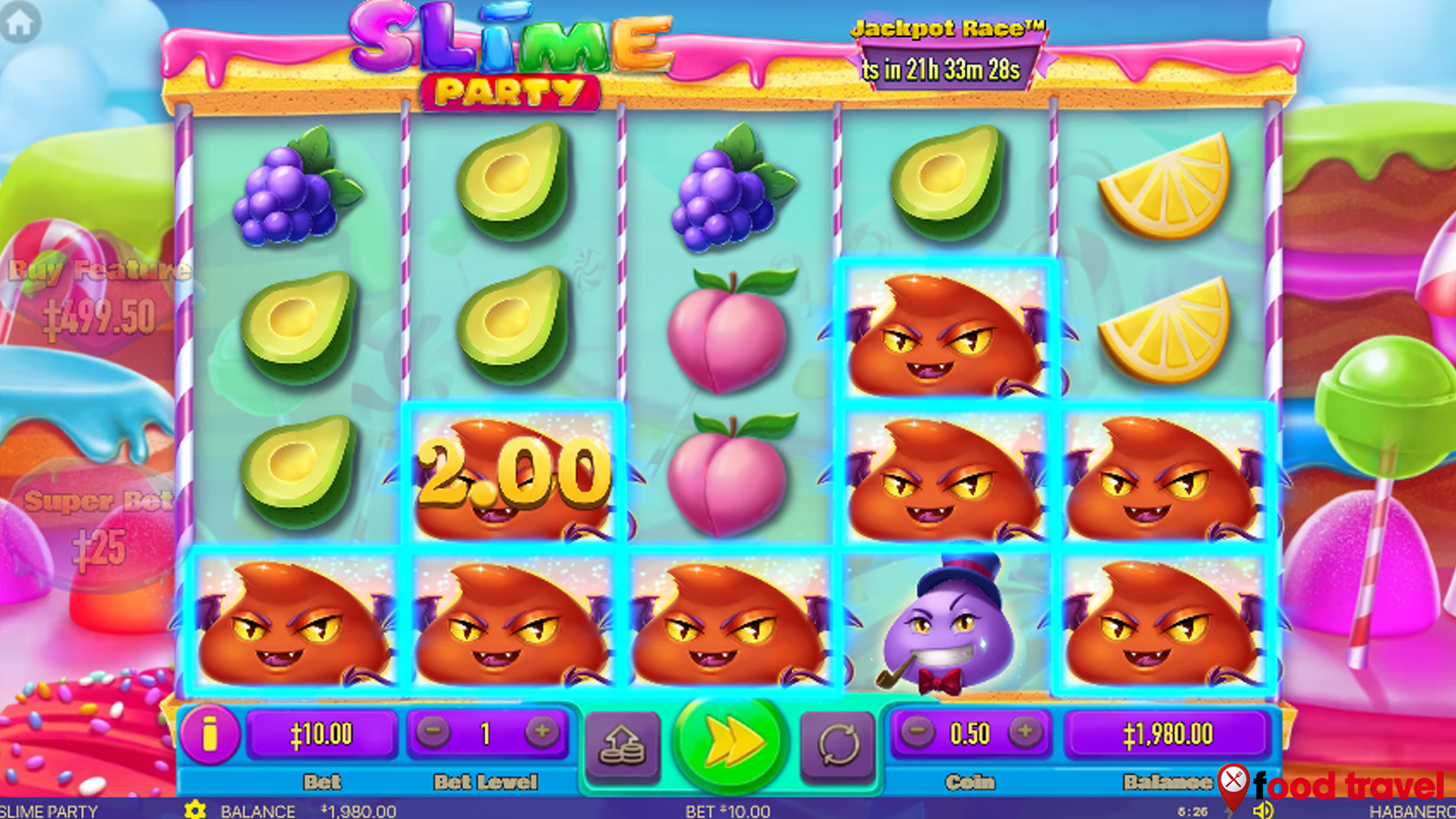Screen dimensions: 1456x819
Task: Decrease the Bet Level with minus
Action: (x=433, y=733)
